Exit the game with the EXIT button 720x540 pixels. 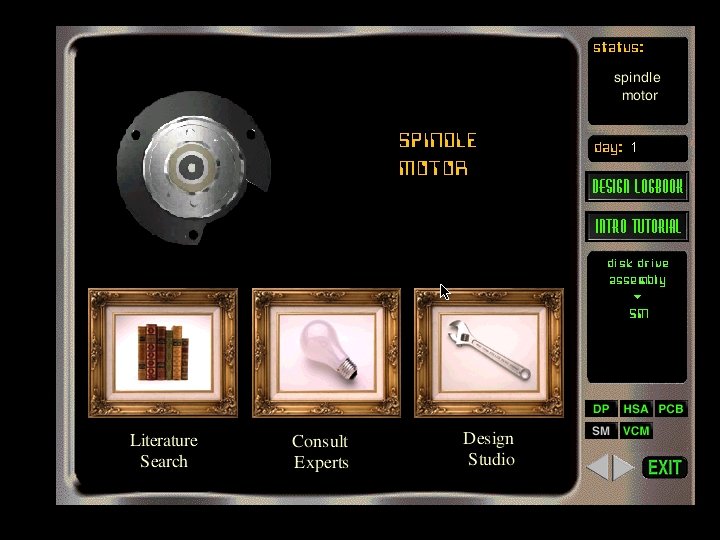coord(665,467)
